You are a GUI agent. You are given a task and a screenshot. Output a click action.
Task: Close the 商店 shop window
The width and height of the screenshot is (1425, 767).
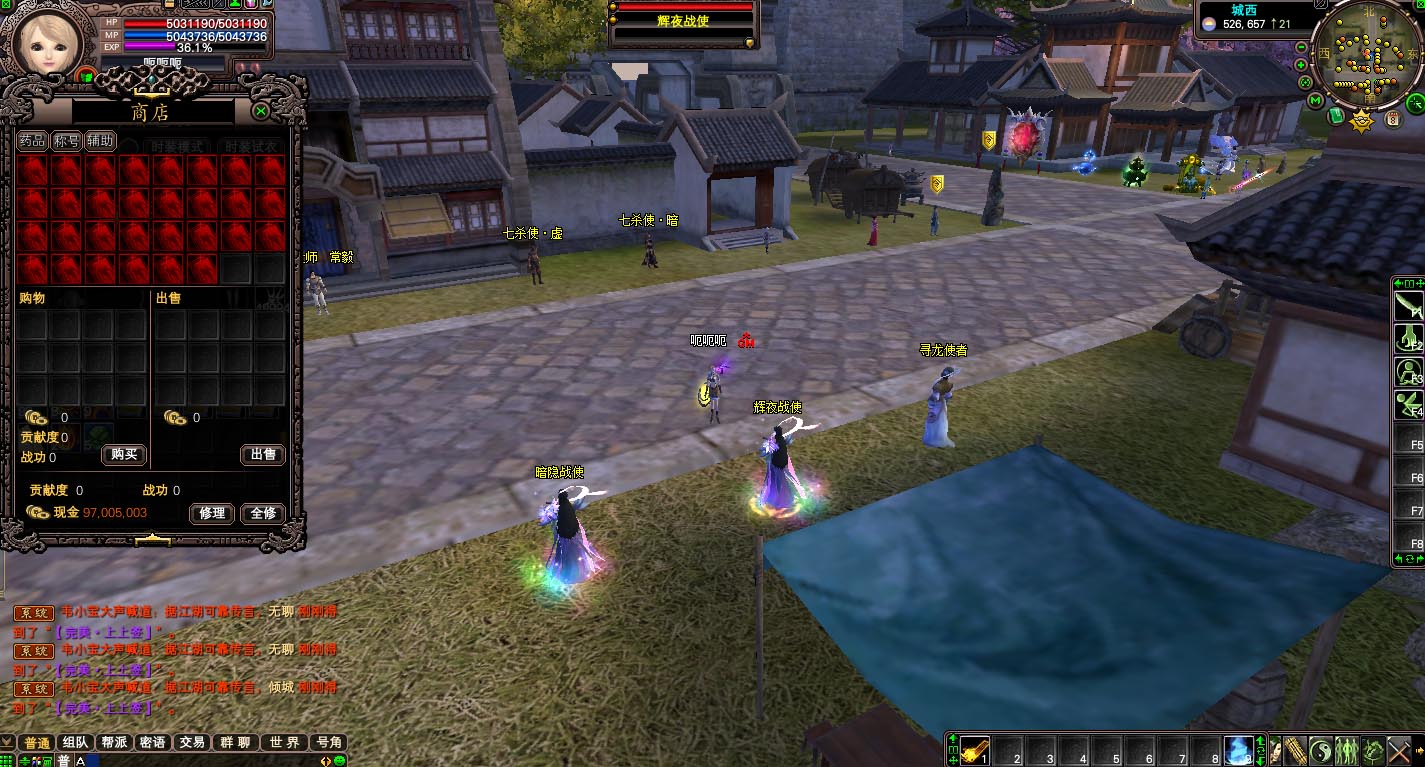(x=261, y=111)
